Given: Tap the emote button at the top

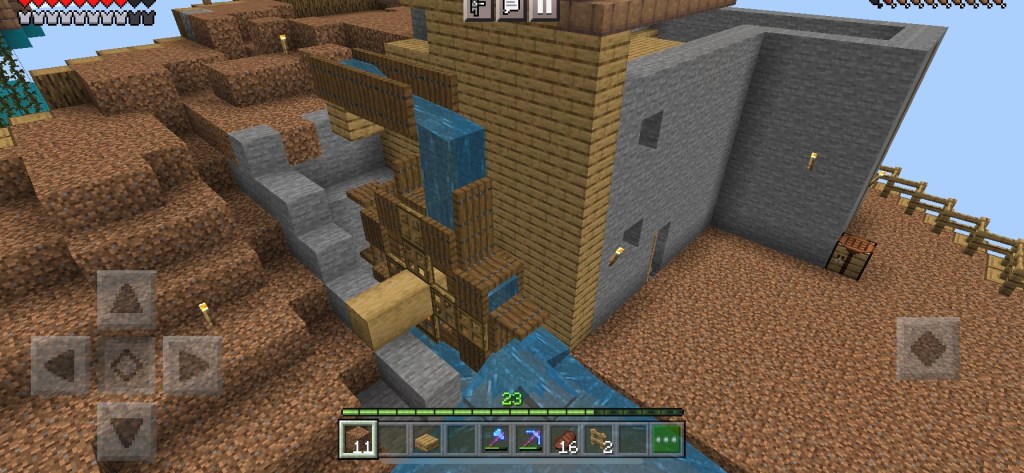Looking at the screenshot, I should pos(477,8).
